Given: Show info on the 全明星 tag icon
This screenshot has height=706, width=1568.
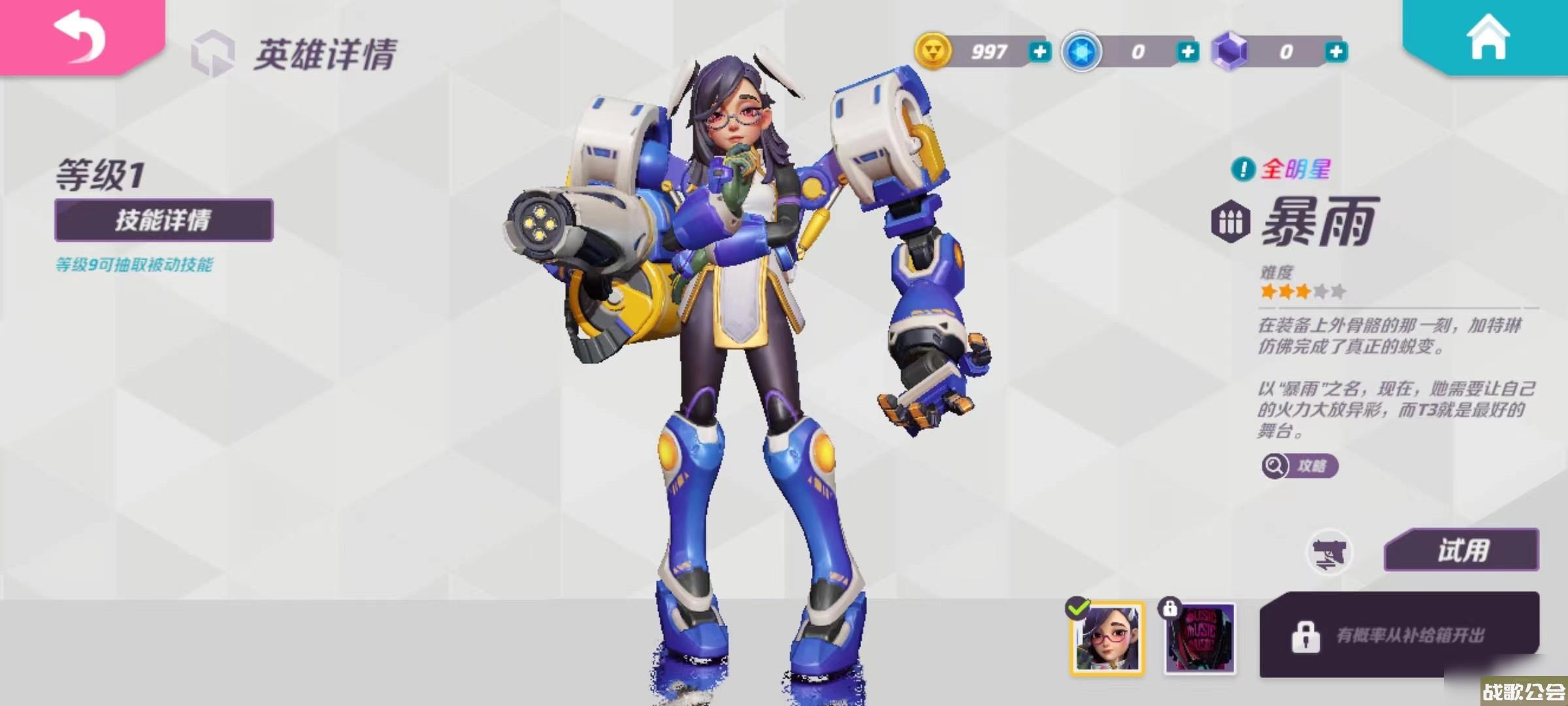Looking at the screenshot, I should click(x=1243, y=170).
